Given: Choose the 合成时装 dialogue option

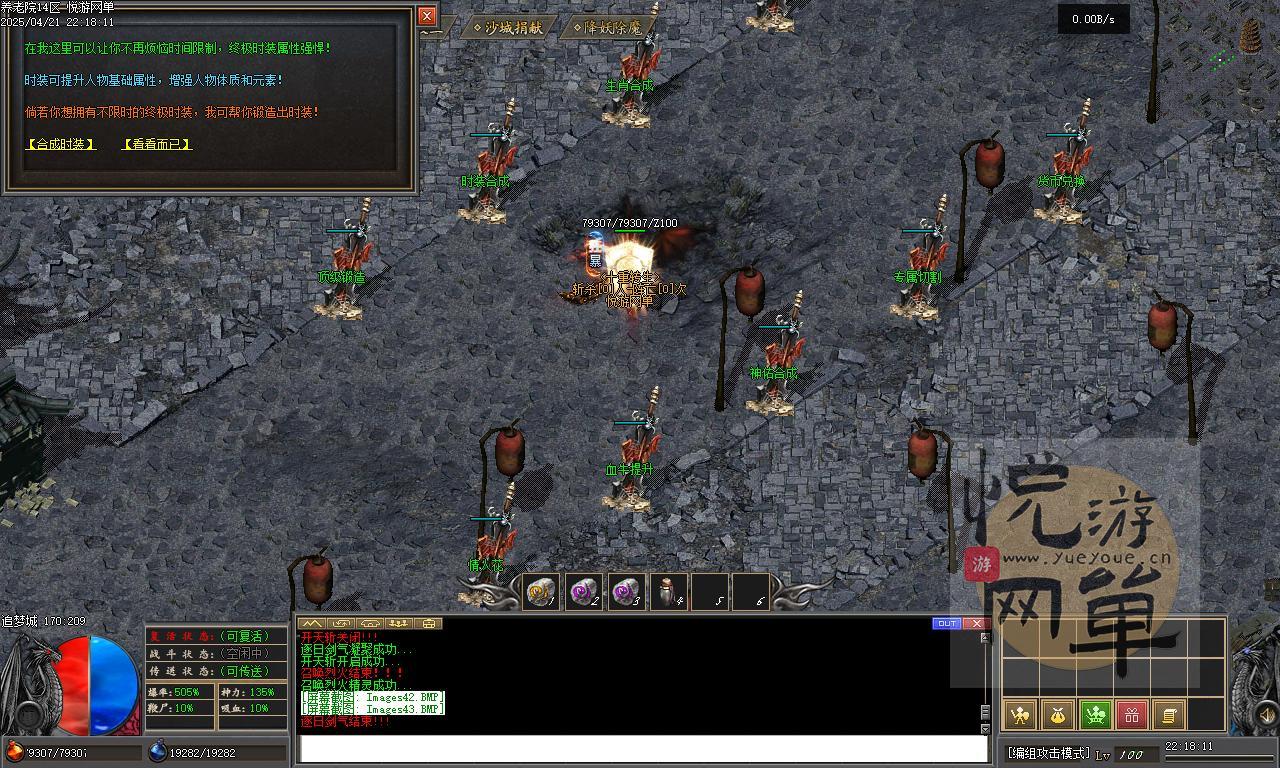Looking at the screenshot, I should coord(61,144).
